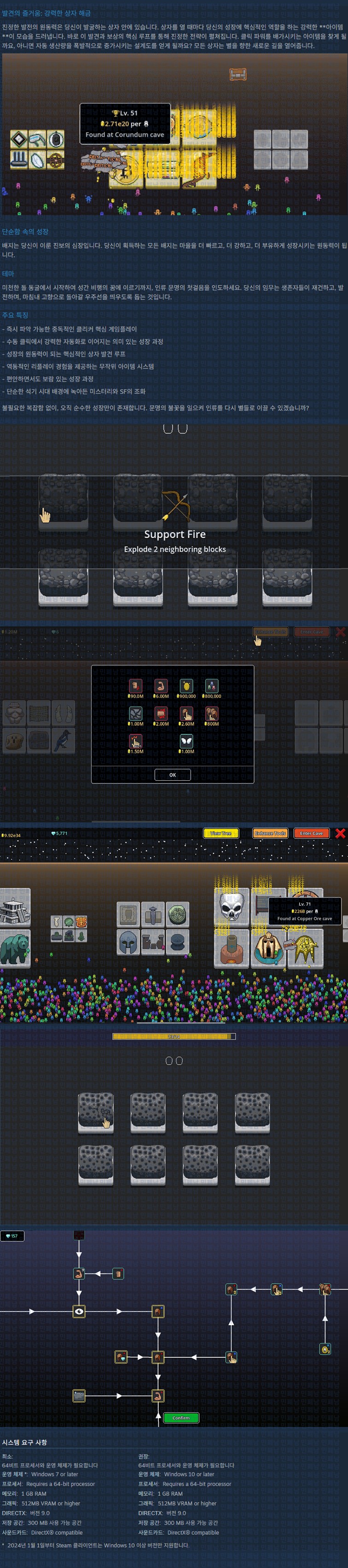Click the bright Enhance Tools button
348x1568 pixels.
[270, 833]
